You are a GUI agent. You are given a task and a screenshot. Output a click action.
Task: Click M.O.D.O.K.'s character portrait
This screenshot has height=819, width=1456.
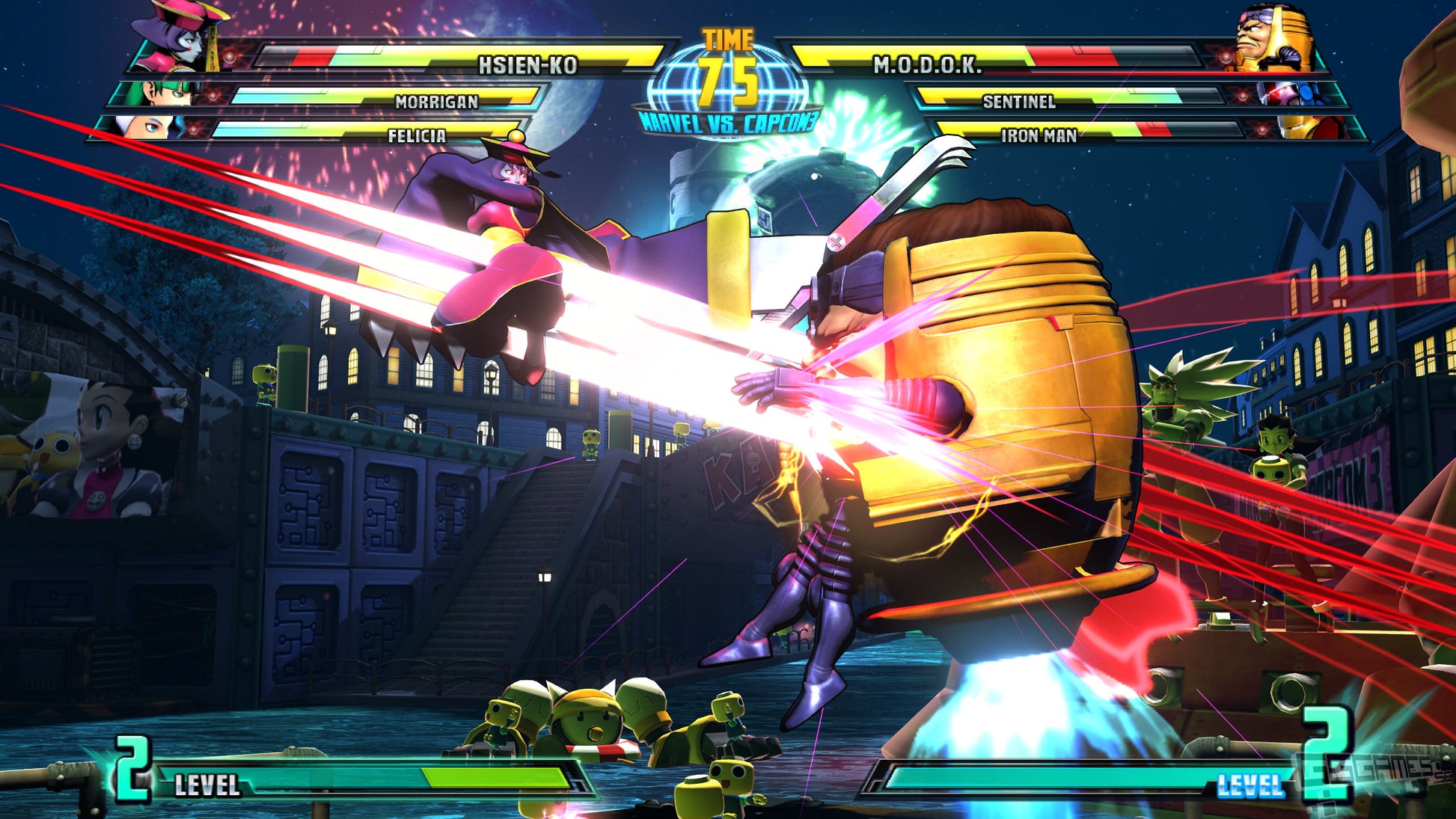1272,37
